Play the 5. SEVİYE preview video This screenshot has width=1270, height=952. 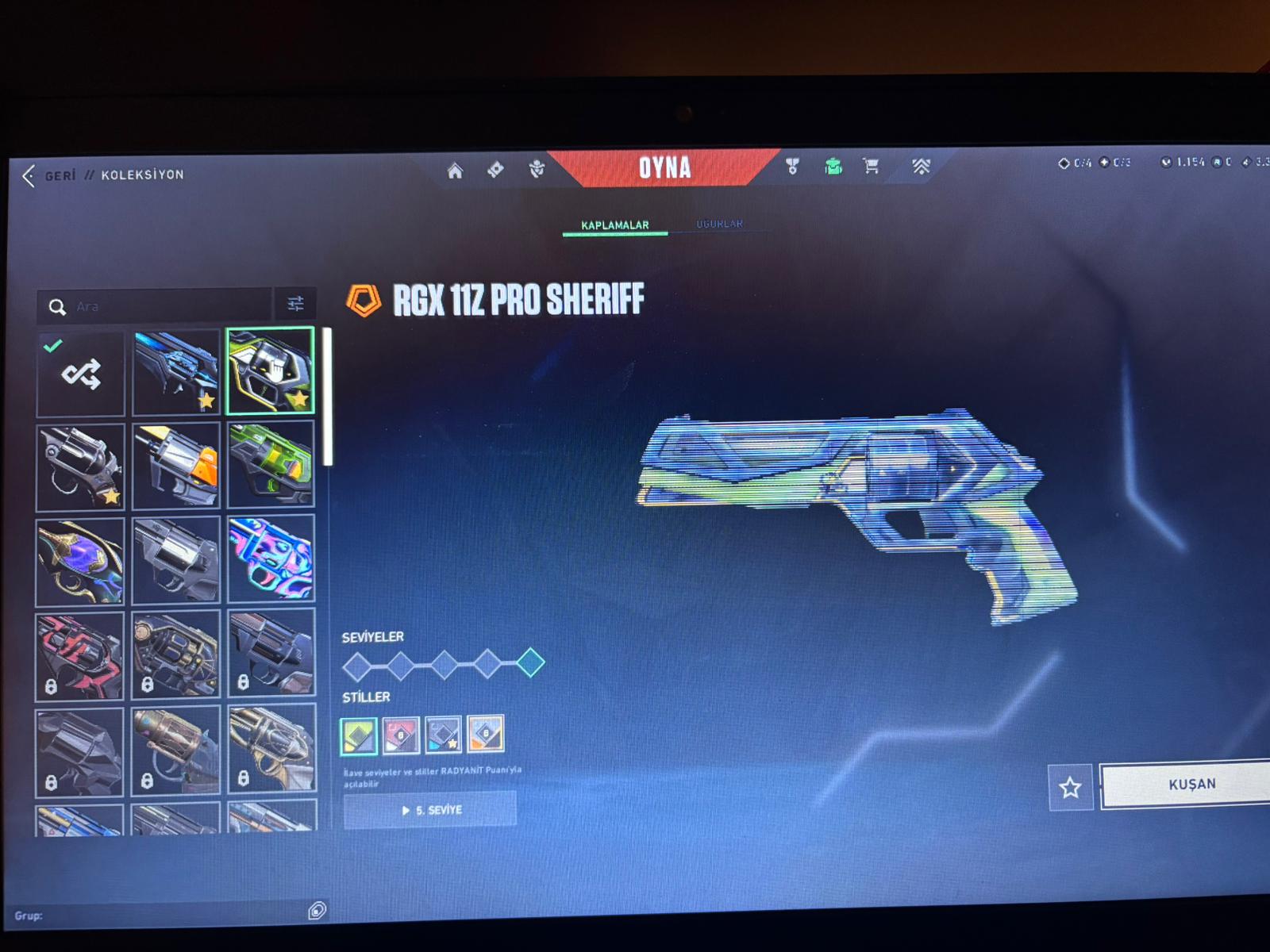[430, 810]
